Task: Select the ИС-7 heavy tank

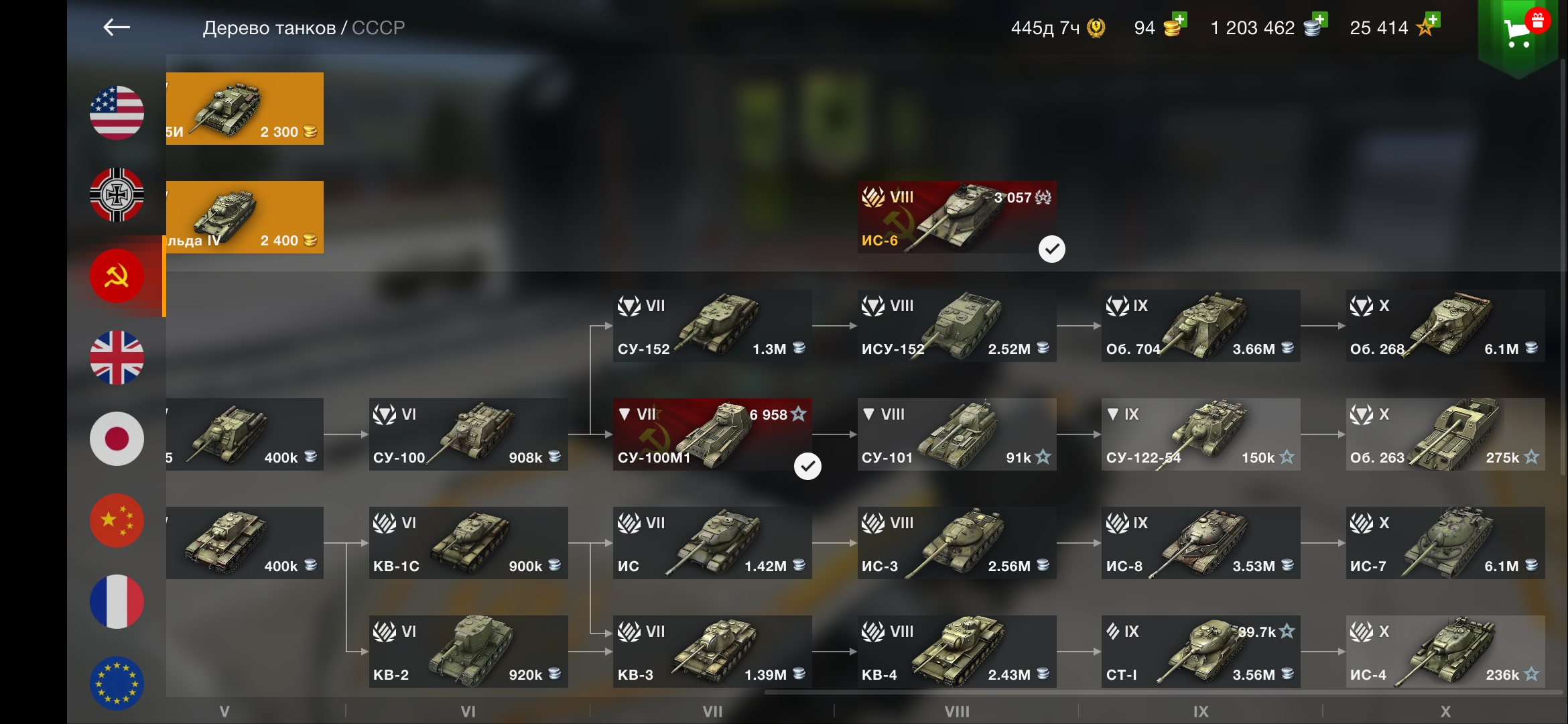Action: [x=1445, y=543]
